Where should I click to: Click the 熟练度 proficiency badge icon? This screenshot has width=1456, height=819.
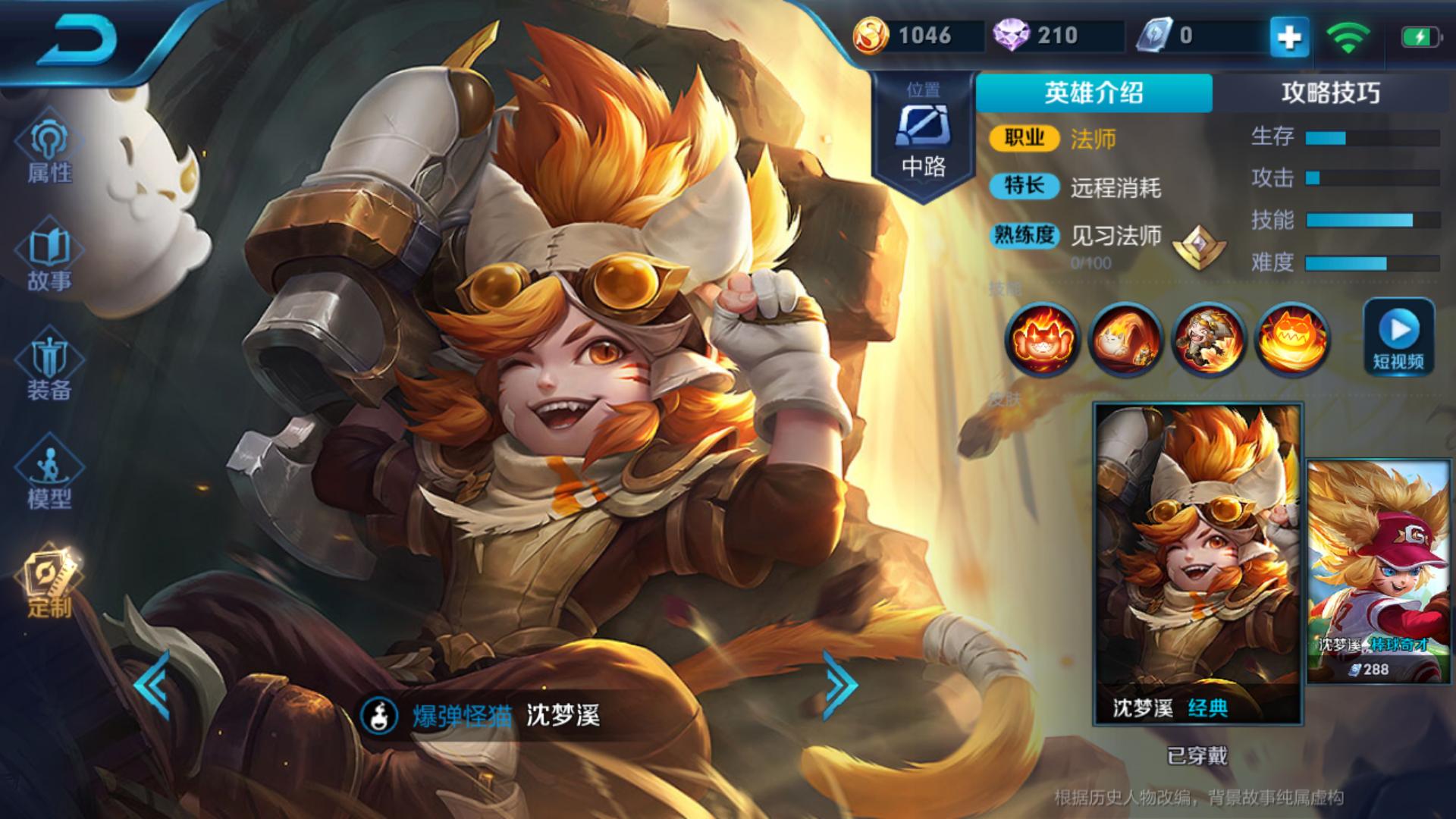[x=1200, y=244]
